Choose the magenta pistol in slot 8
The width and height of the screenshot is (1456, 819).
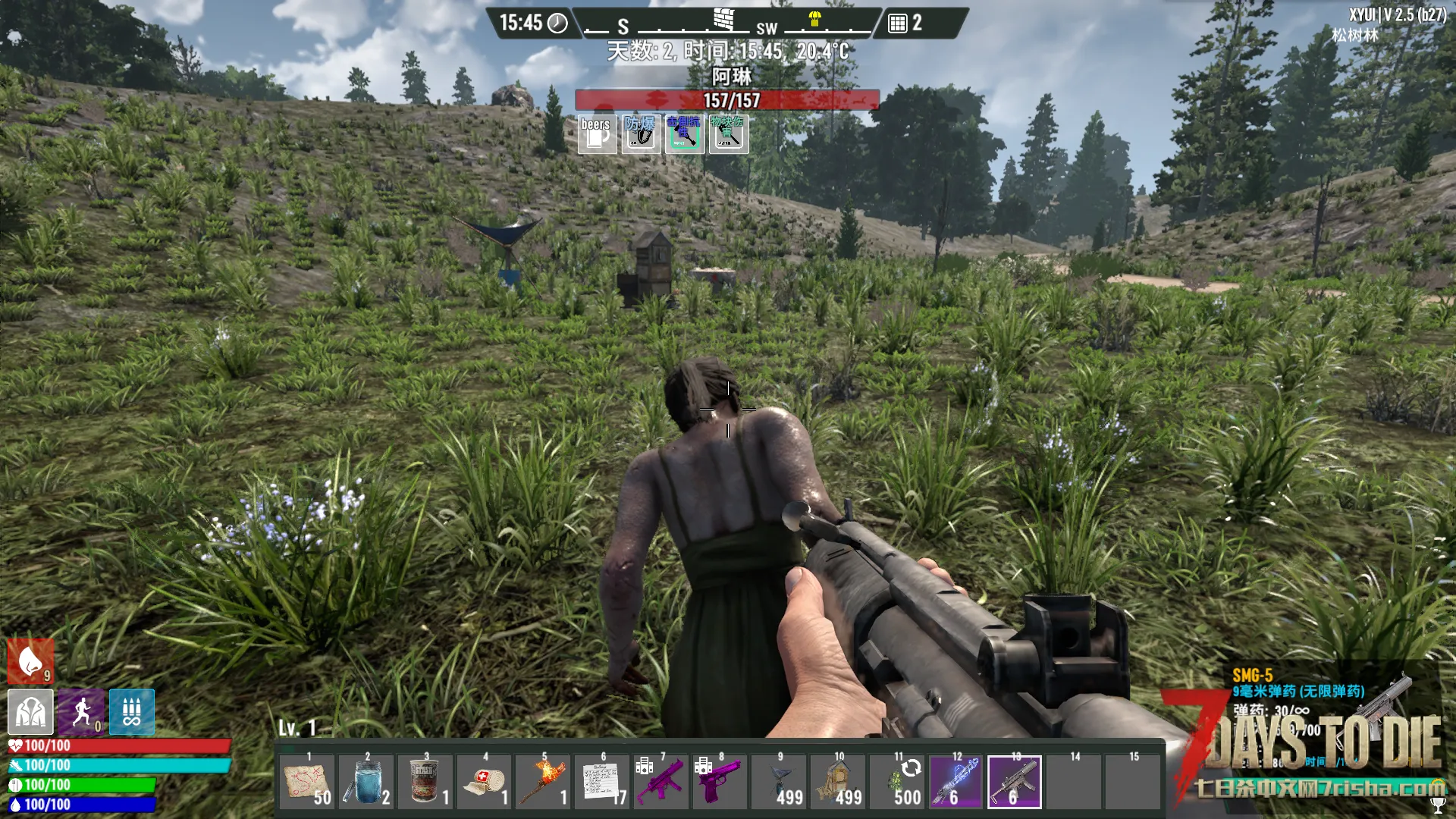click(x=720, y=782)
